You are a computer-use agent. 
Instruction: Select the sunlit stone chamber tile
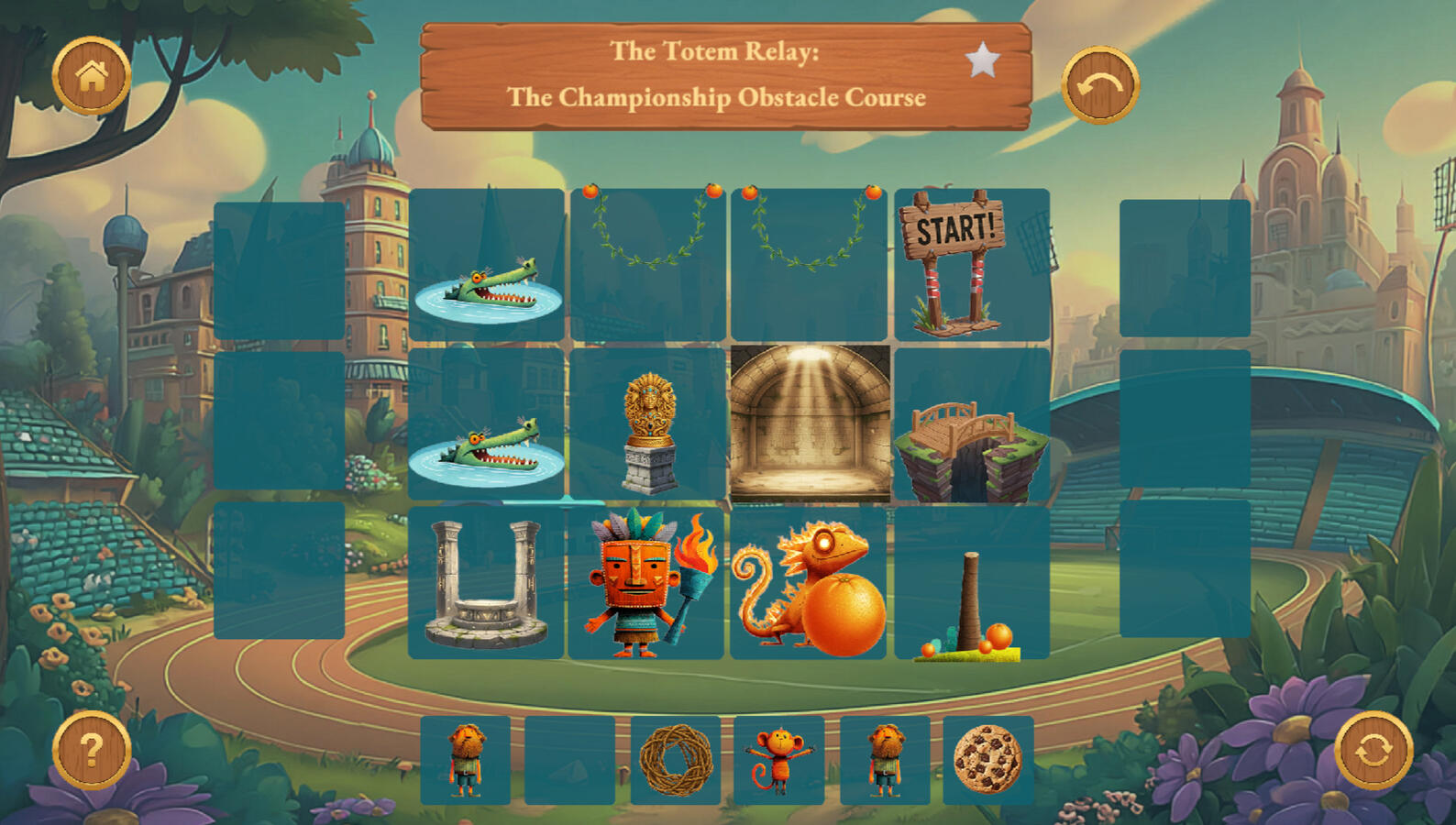[x=810, y=423]
